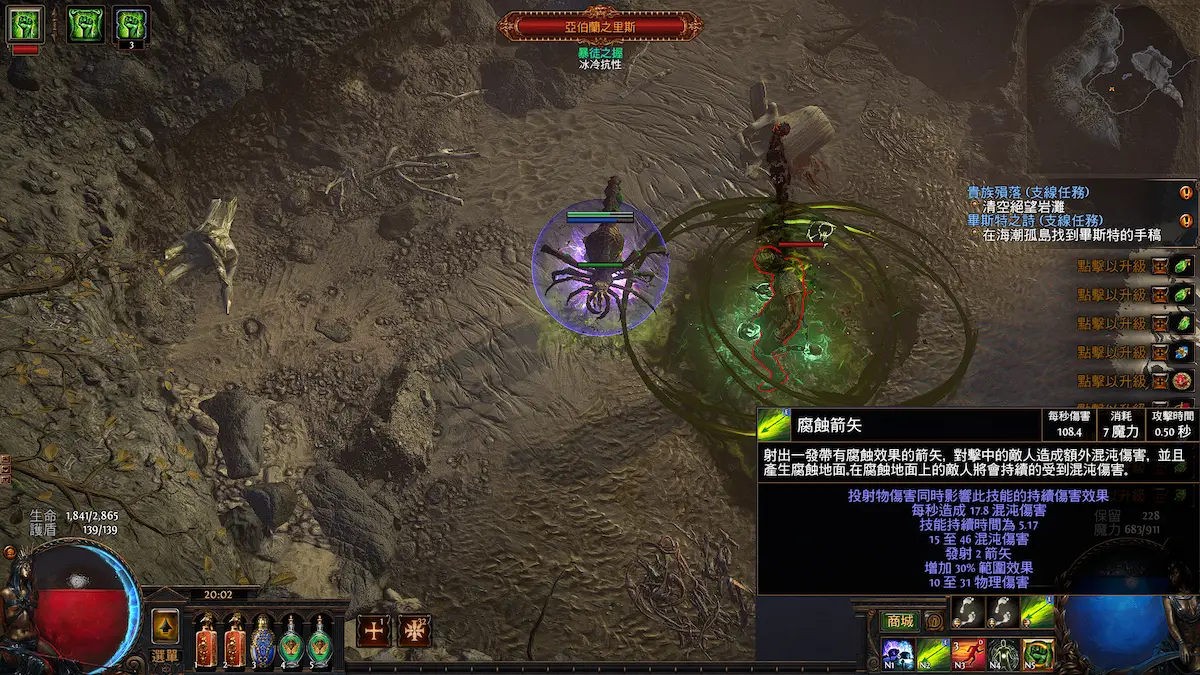Activate the N4 glowing figure aura skill
Screen dimensions: 1200x675
pyautogui.click(x=1002, y=653)
